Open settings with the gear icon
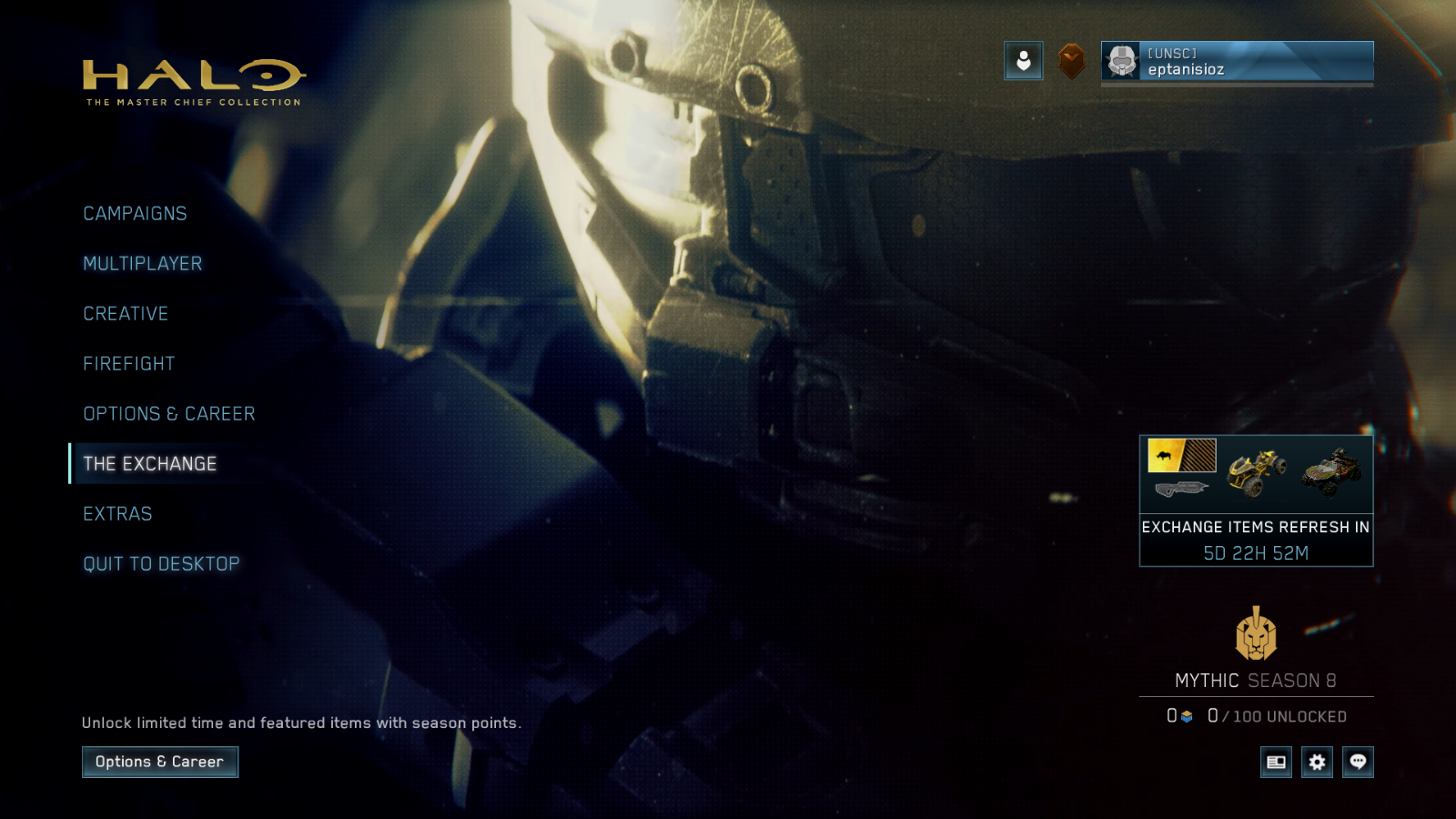This screenshot has width=1456, height=819. [1317, 762]
